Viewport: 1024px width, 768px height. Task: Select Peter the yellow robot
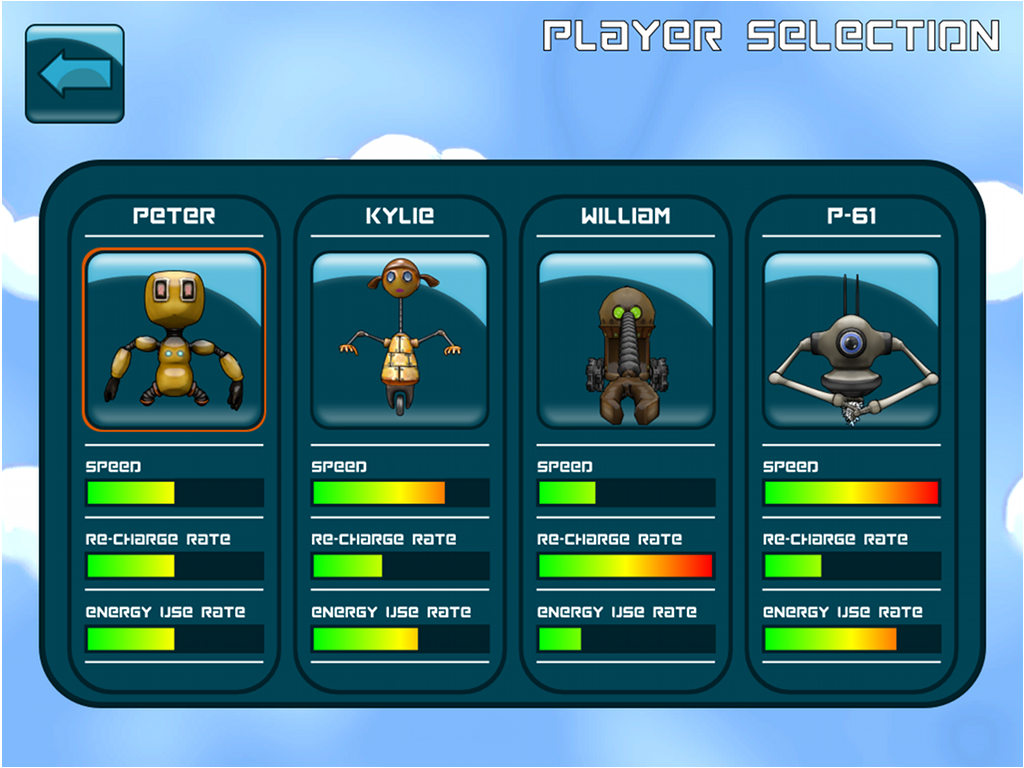(x=175, y=340)
